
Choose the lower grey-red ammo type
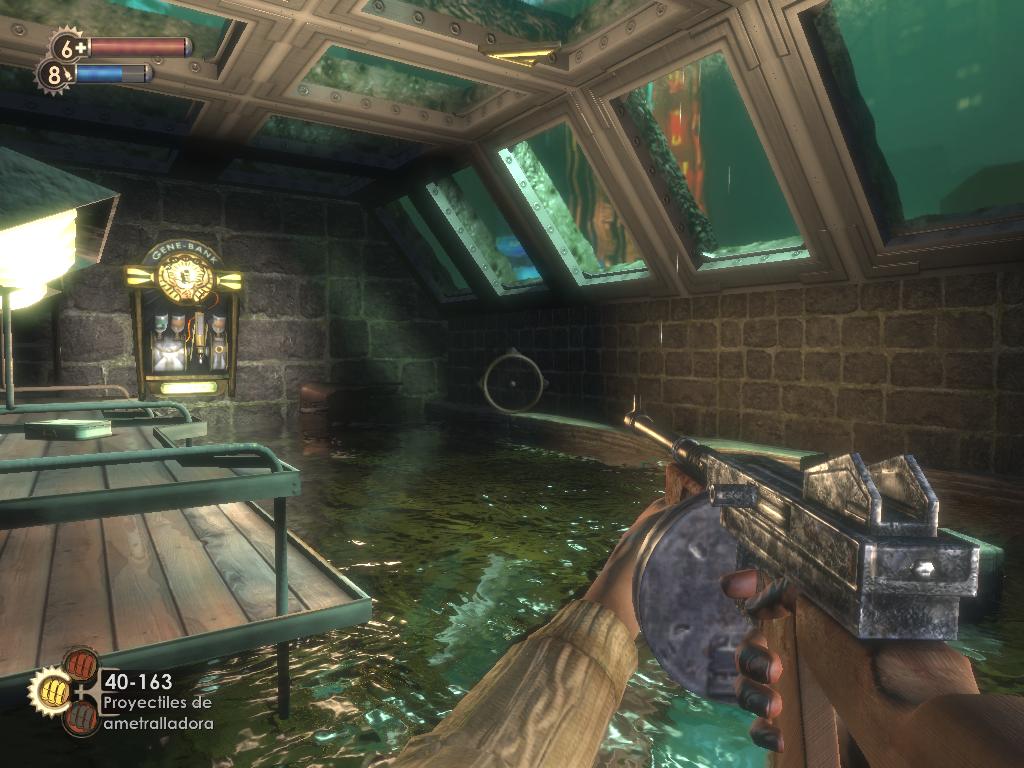(81, 716)
